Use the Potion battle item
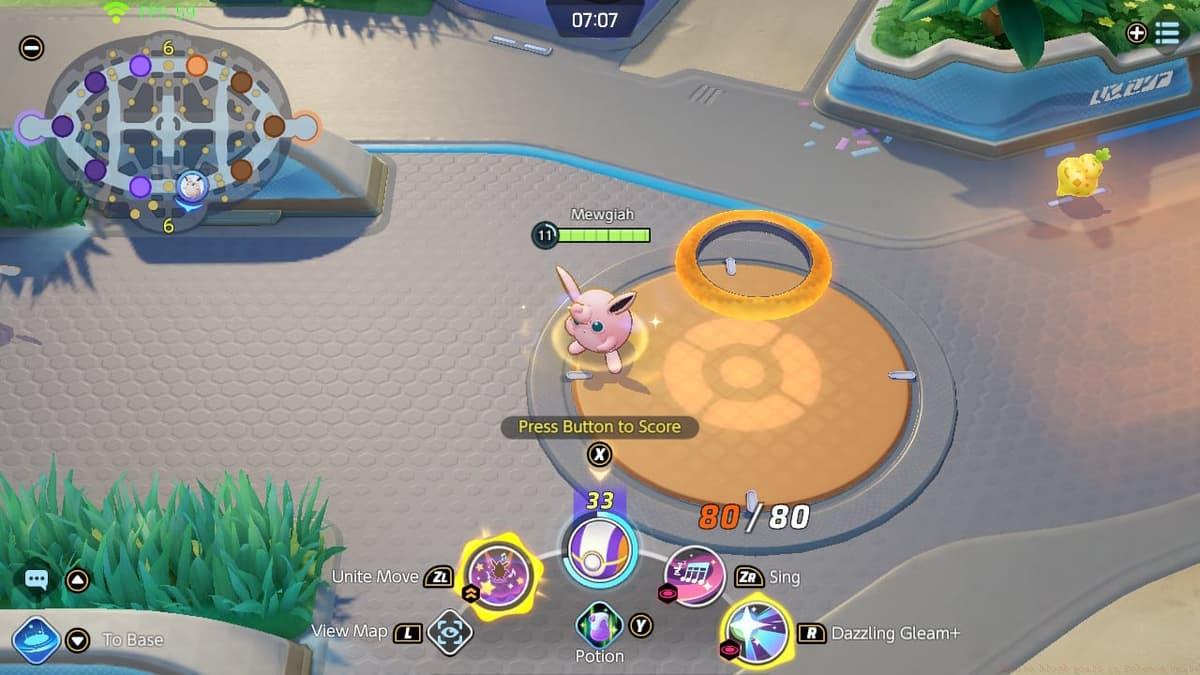1200x675 pixels. pyautogui.click(x=599, y=626)
